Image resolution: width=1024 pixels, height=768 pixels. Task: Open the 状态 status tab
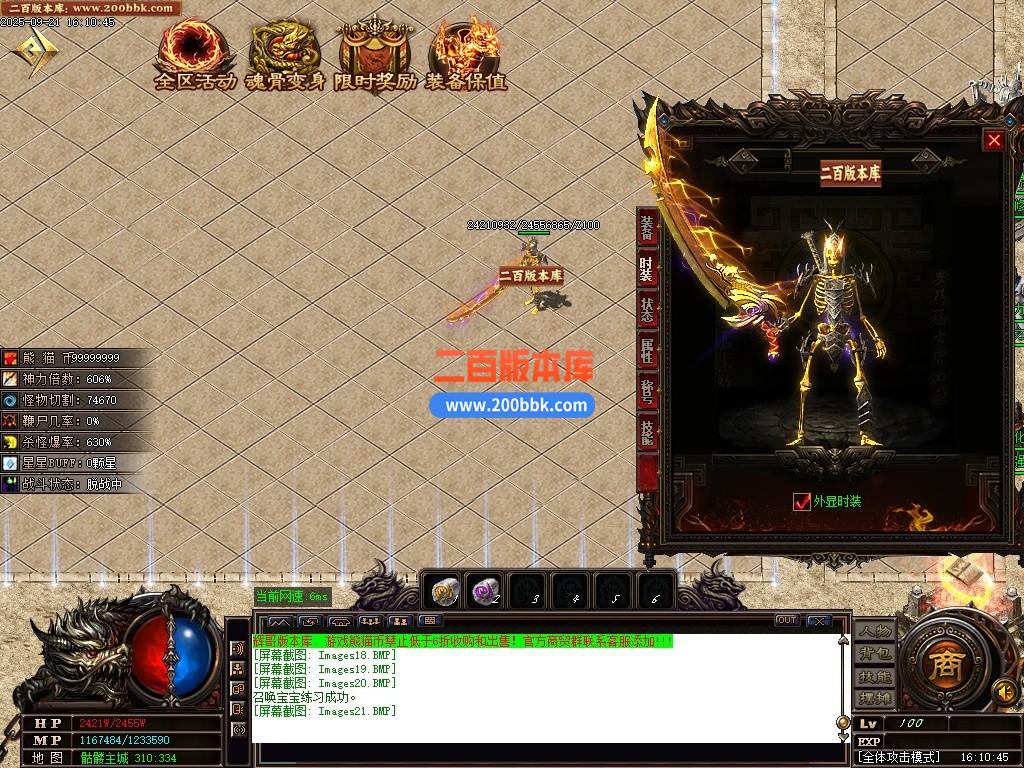pos(647,311)
